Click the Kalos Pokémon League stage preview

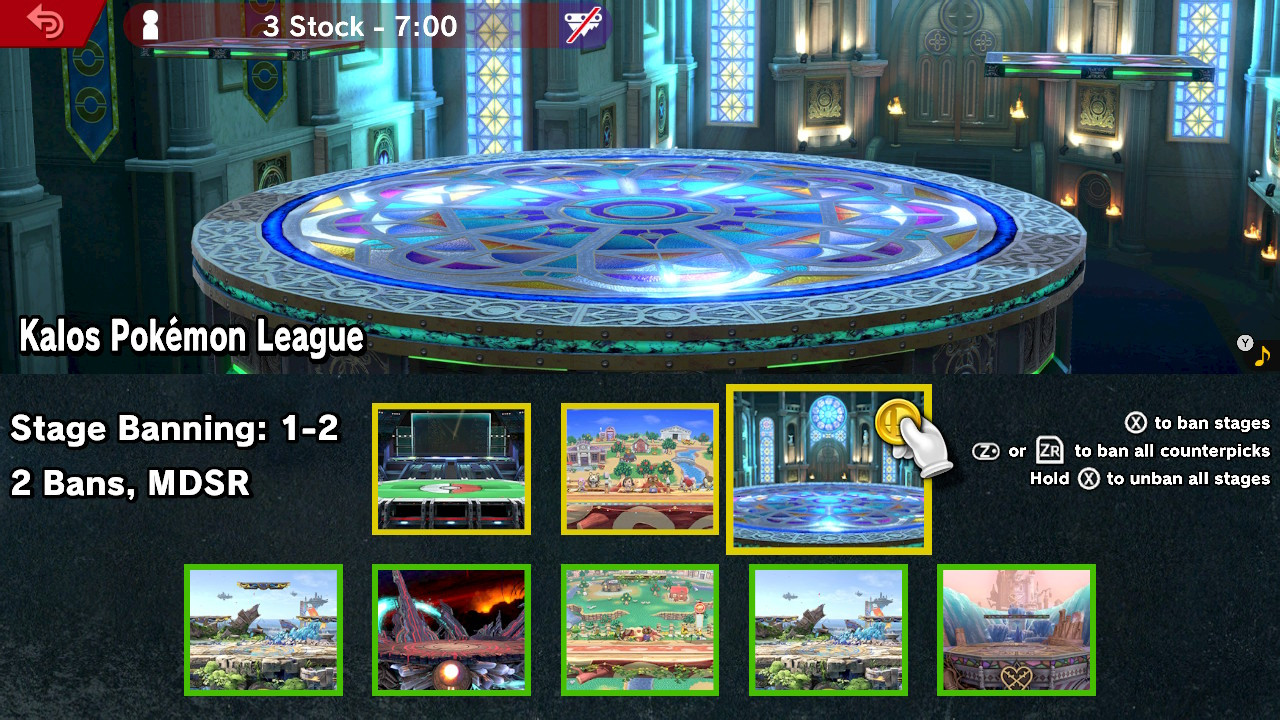640,190
